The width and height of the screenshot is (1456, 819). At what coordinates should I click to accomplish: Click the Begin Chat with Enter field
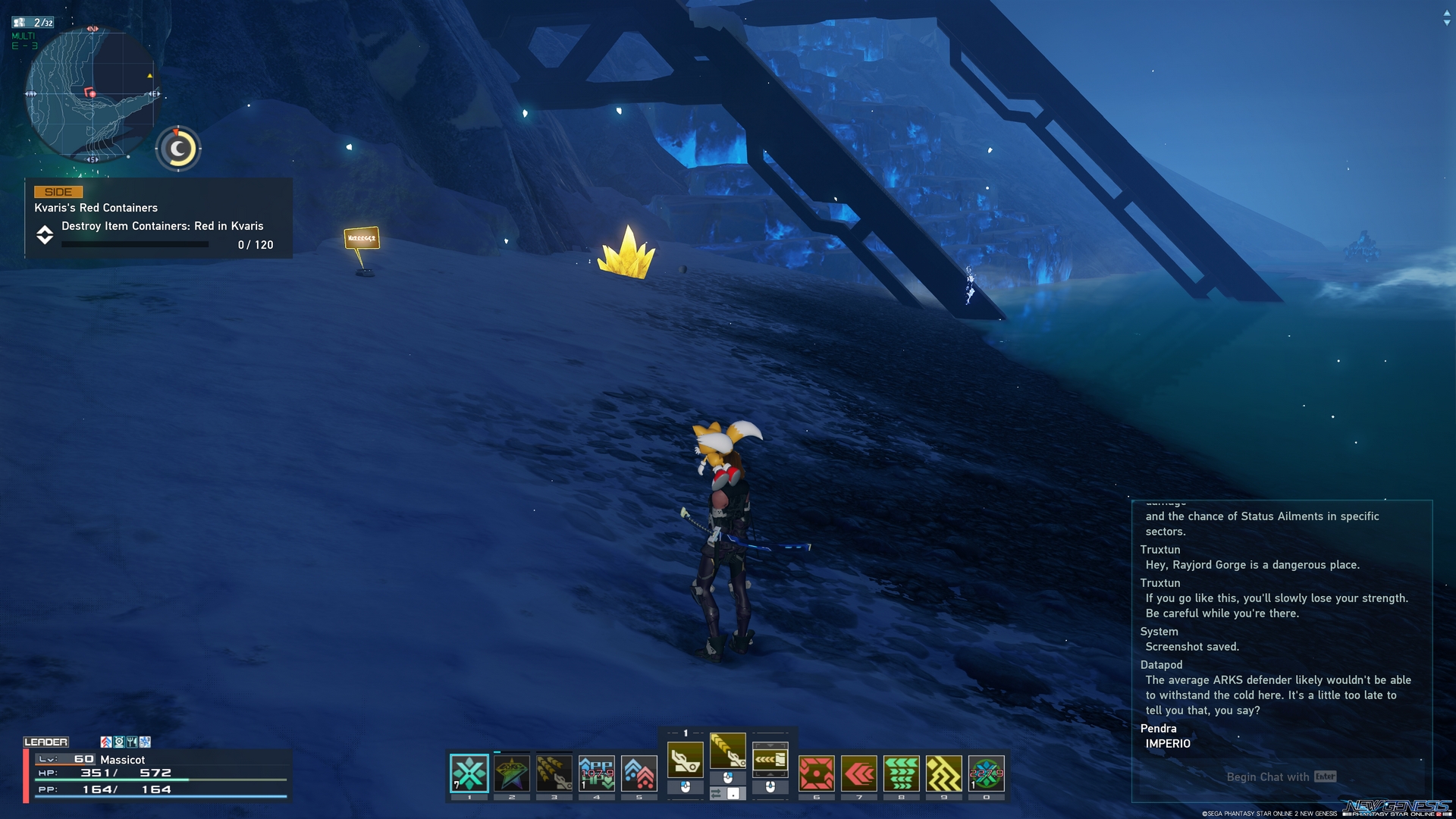point(1279,777)
